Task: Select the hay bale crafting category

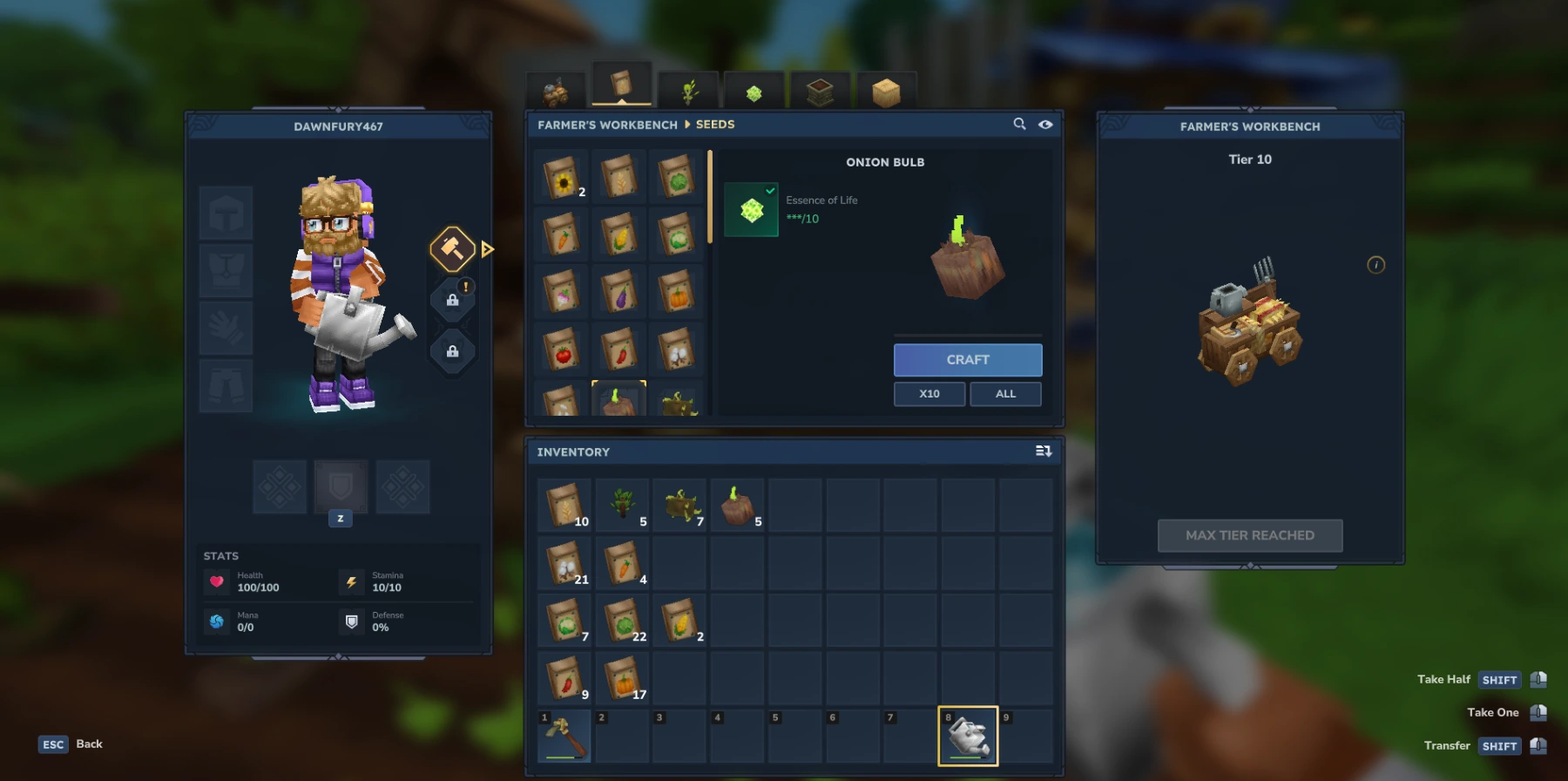Action: point(885,90)
